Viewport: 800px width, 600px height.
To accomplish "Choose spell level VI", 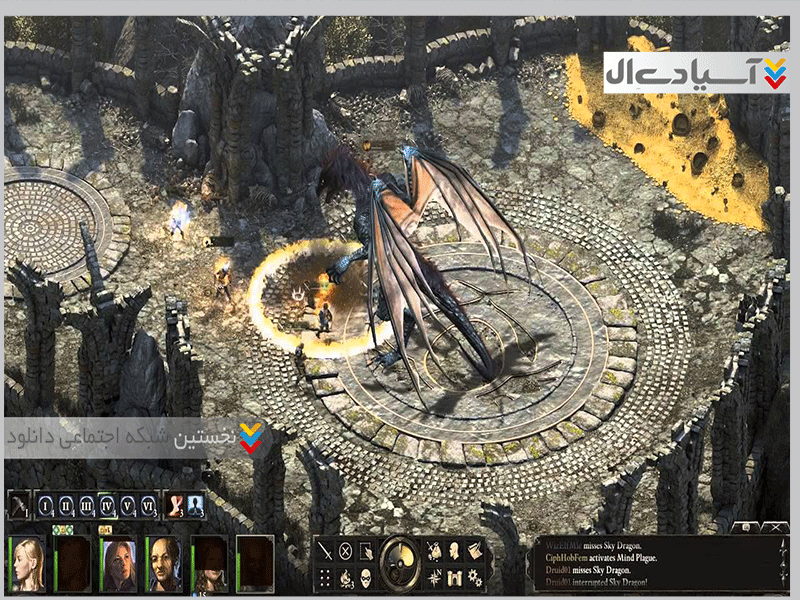I will click(149, 505).
